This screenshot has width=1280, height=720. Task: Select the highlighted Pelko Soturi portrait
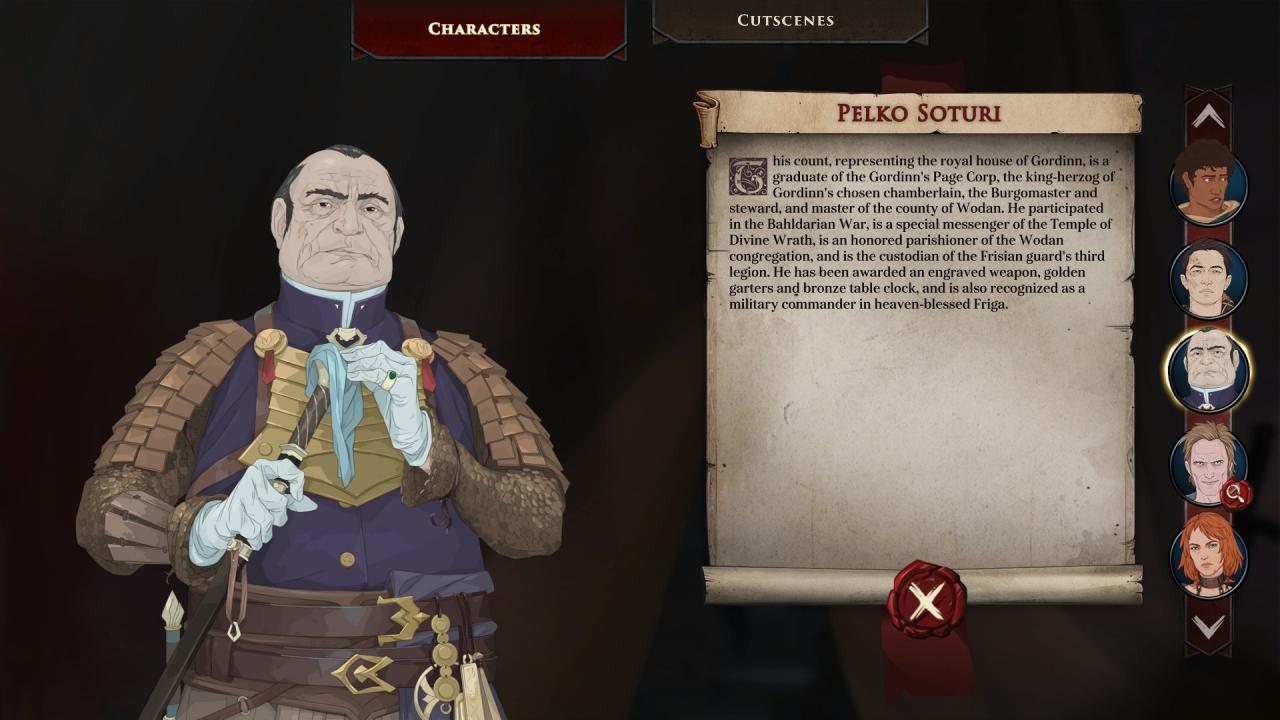click(1208, 371)
